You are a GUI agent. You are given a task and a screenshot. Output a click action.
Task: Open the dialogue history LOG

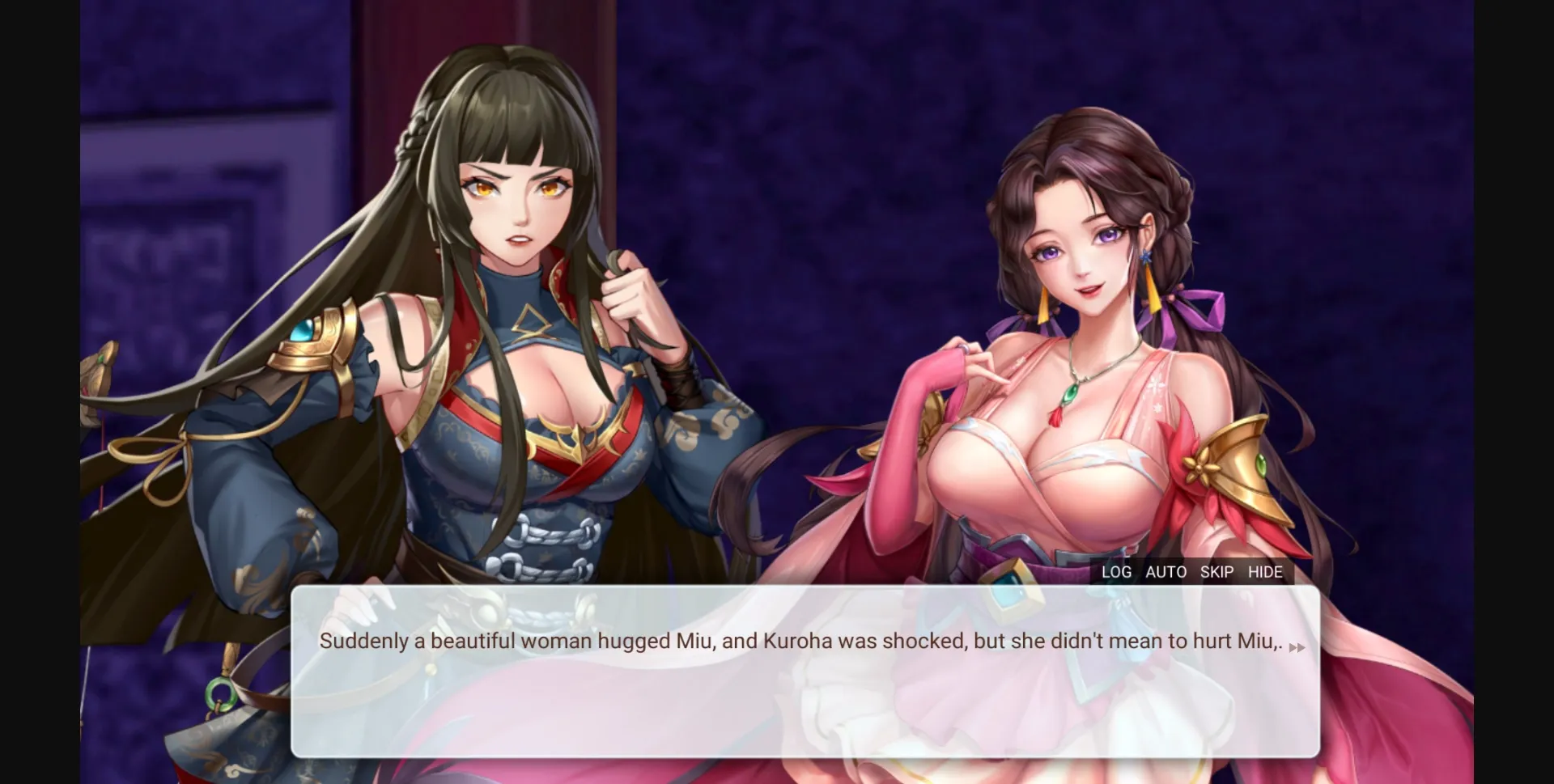pos(1117,572)
